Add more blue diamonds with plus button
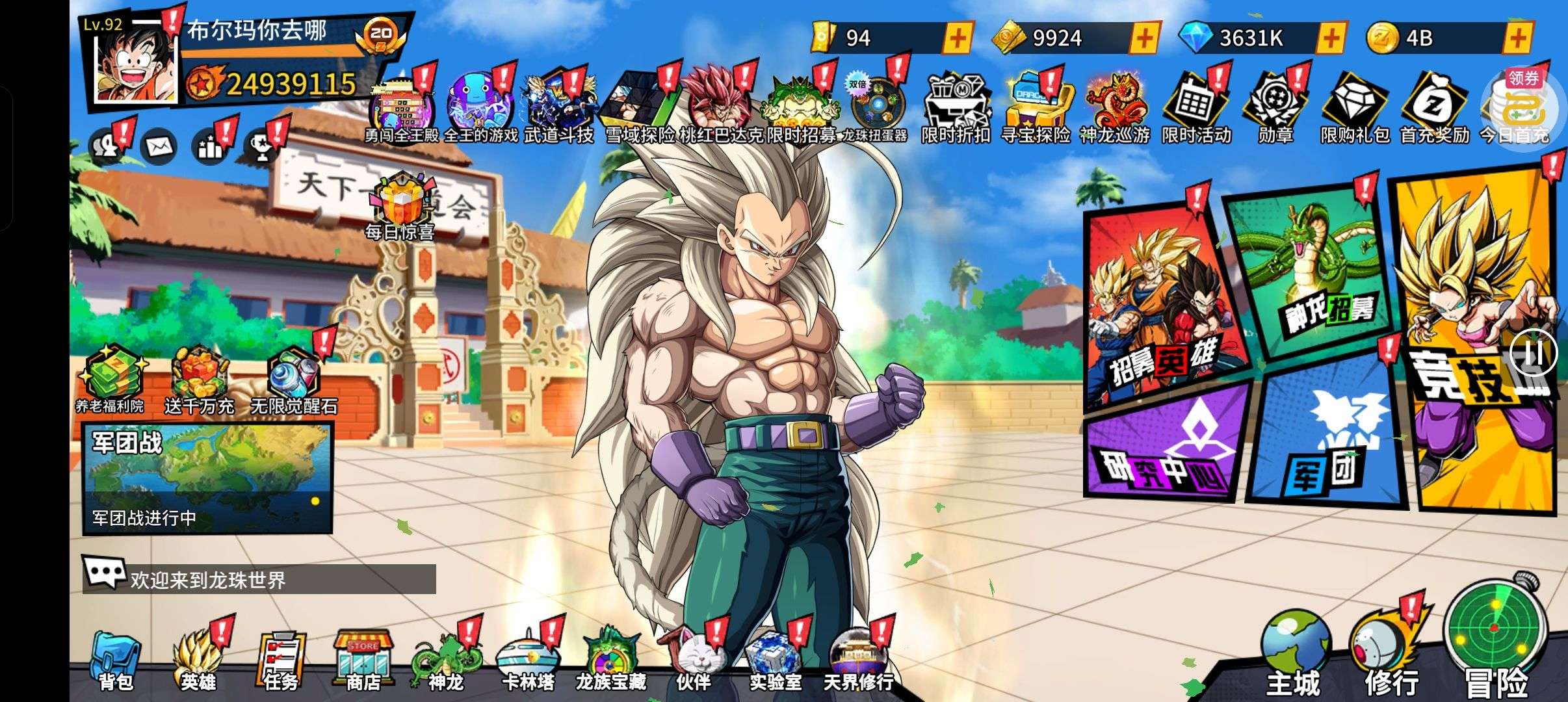Viewport: 1568px width, 702px height. (1331, 38)
